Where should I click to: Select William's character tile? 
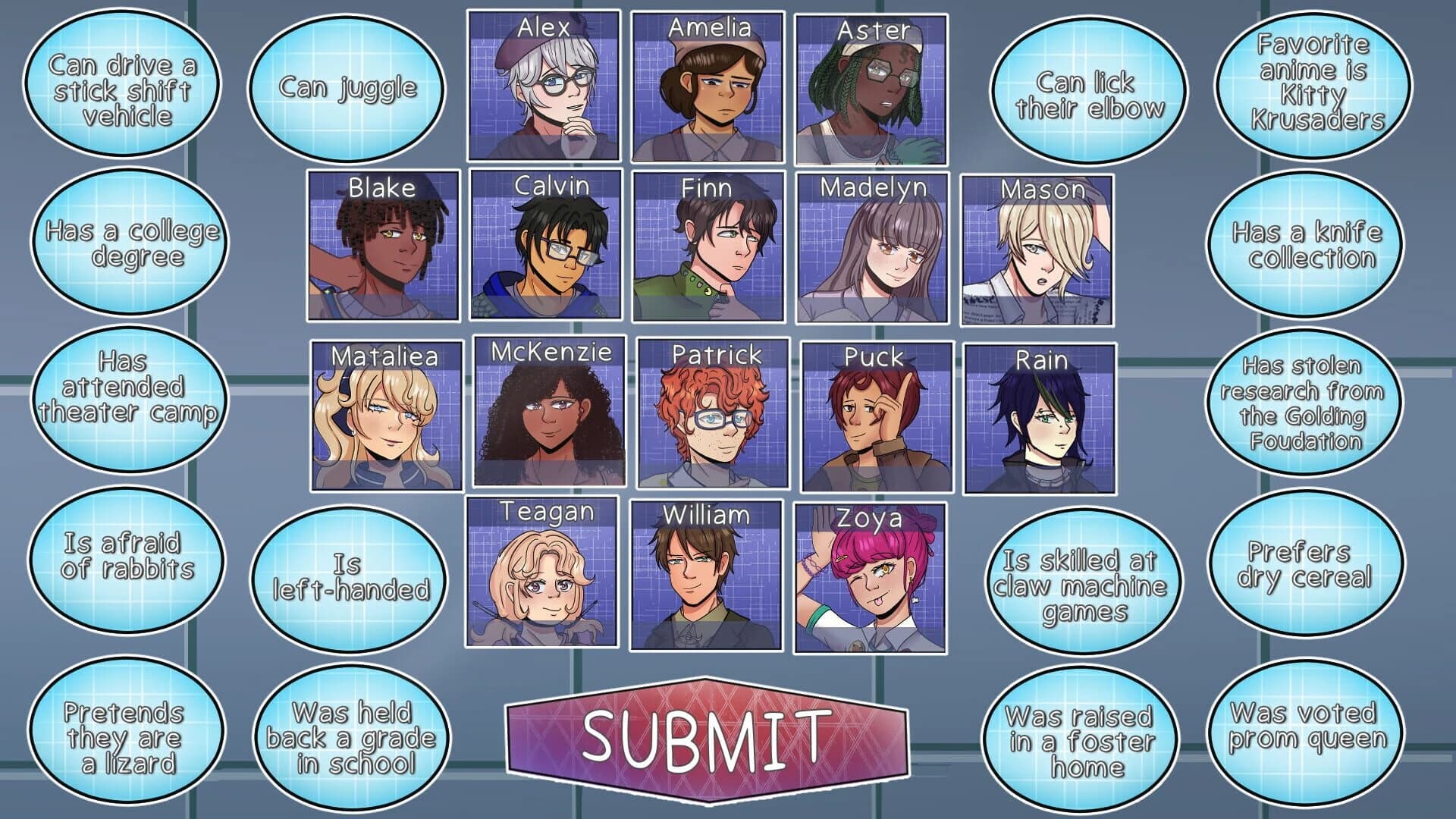click(706, 576)
